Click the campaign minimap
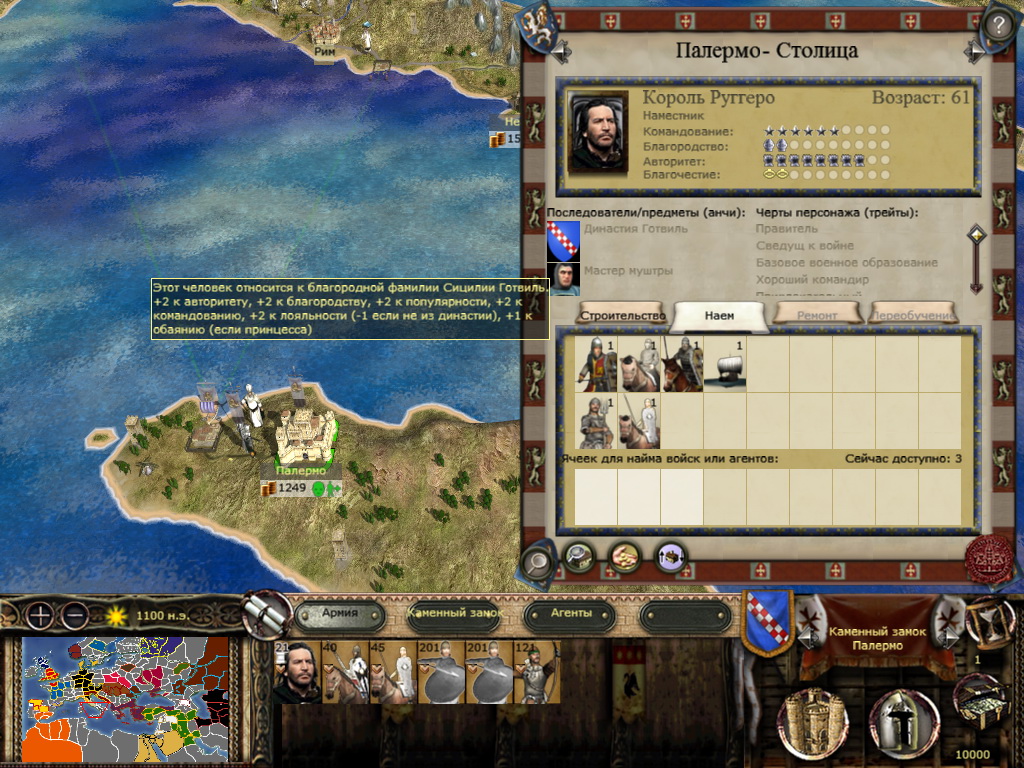Screen dimensions: 1024x768 pyautogui.click(x=124, y=696)
